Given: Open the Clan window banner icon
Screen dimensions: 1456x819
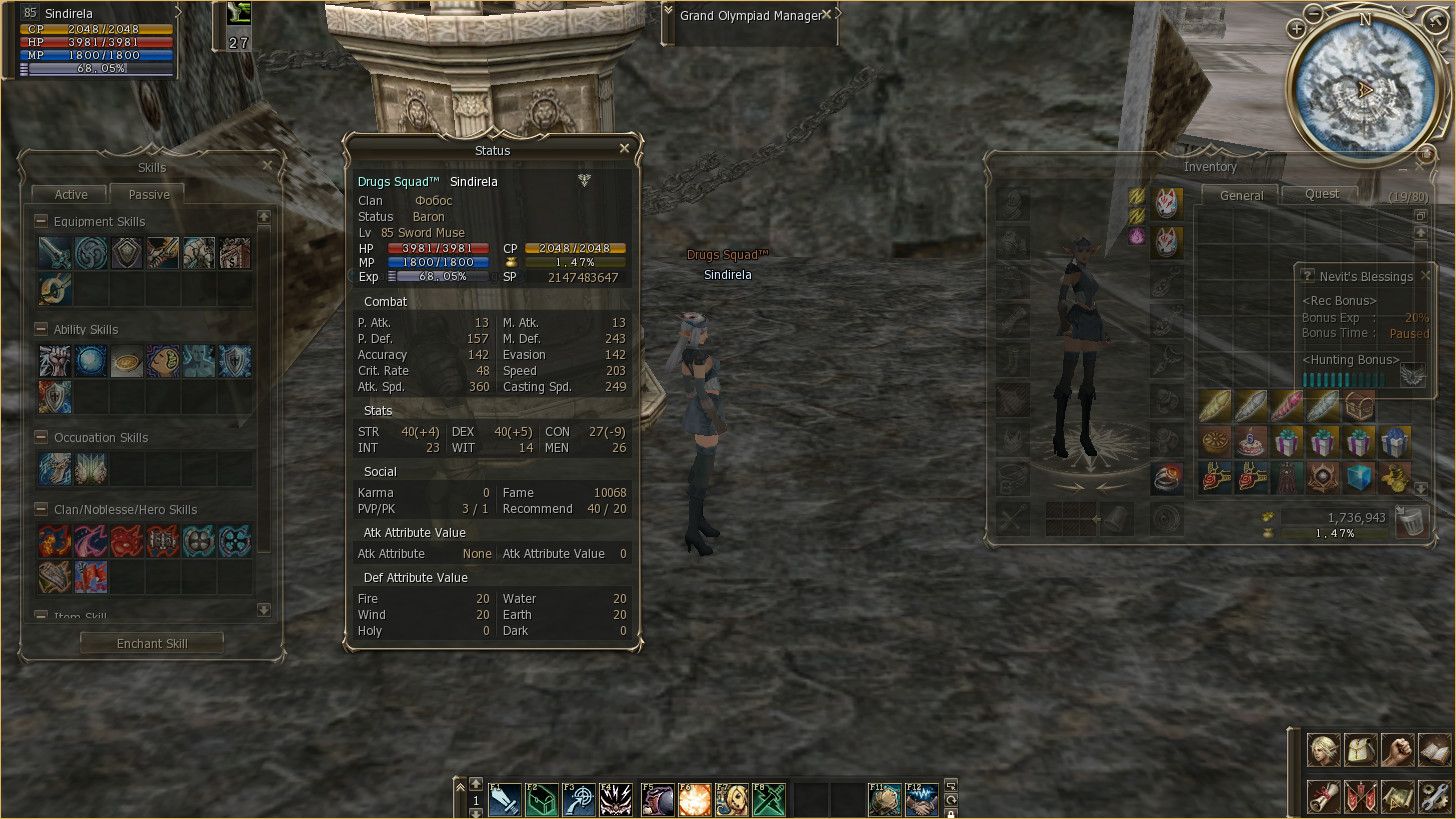Looking at the screenshot, I should 1359,796.
